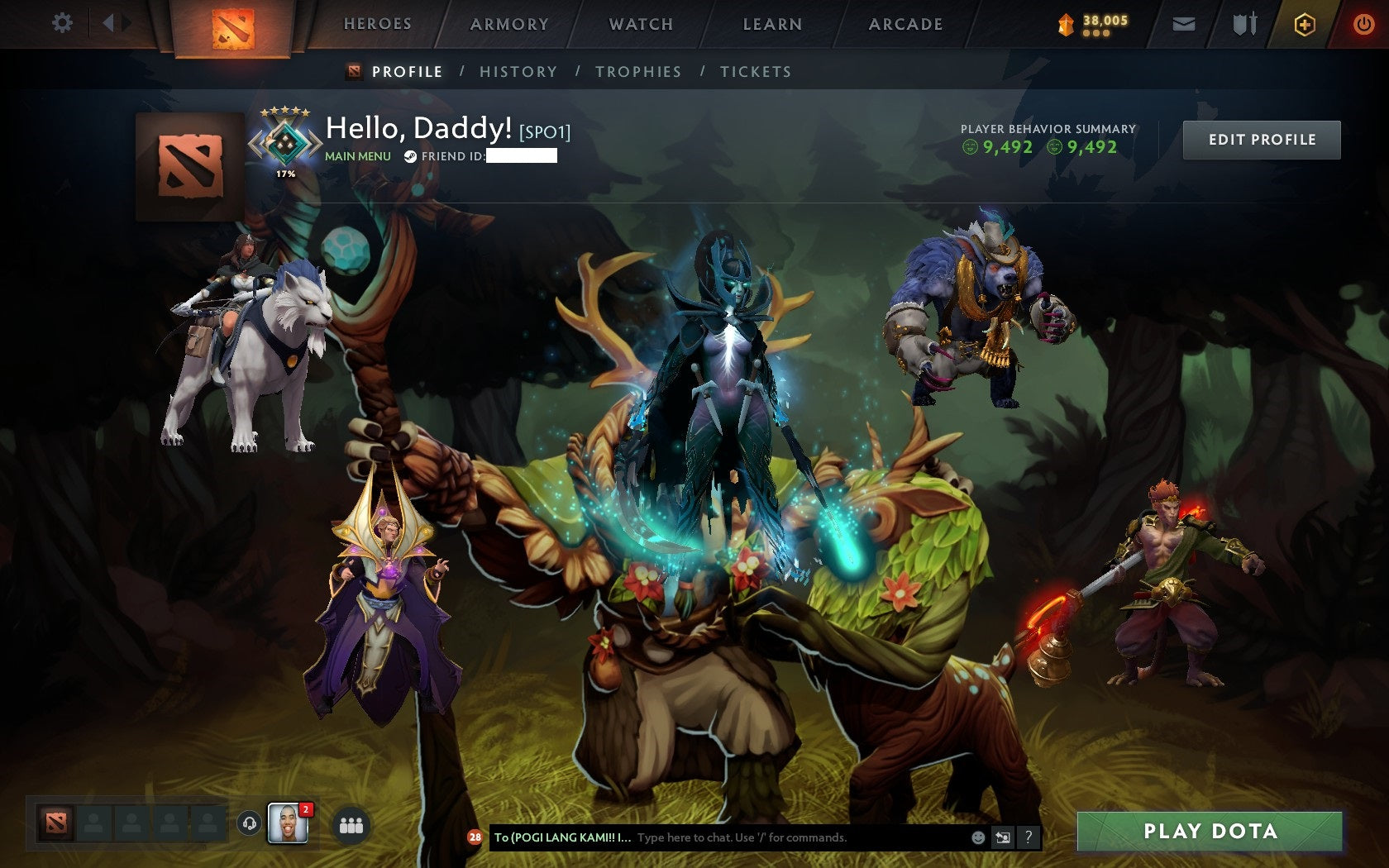Switch to the Trophies tab
This screenshot has width=1389, height=868.
[x=639, y=72]
